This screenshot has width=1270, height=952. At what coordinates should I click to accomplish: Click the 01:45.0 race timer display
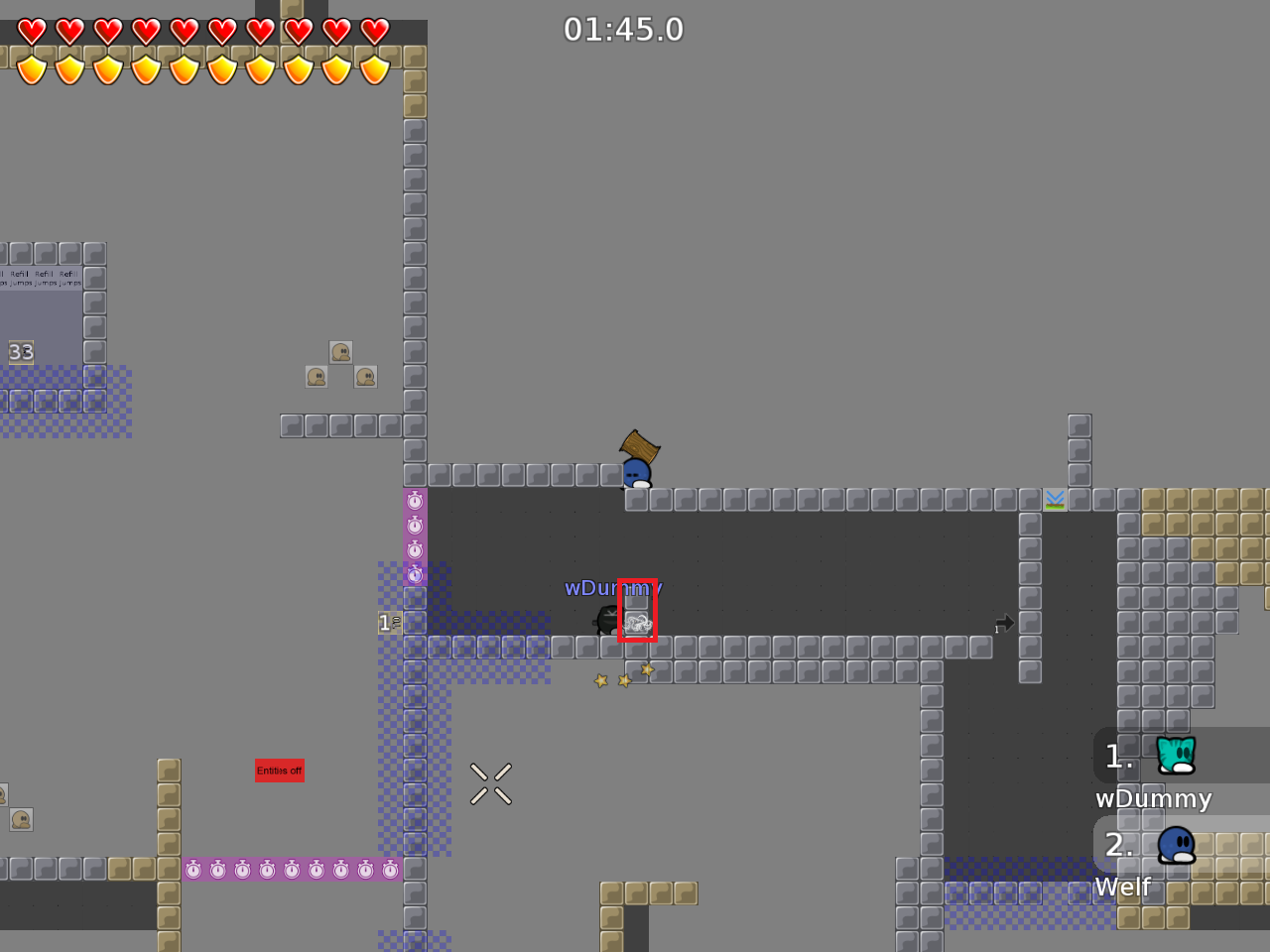[x=625, y=29]
